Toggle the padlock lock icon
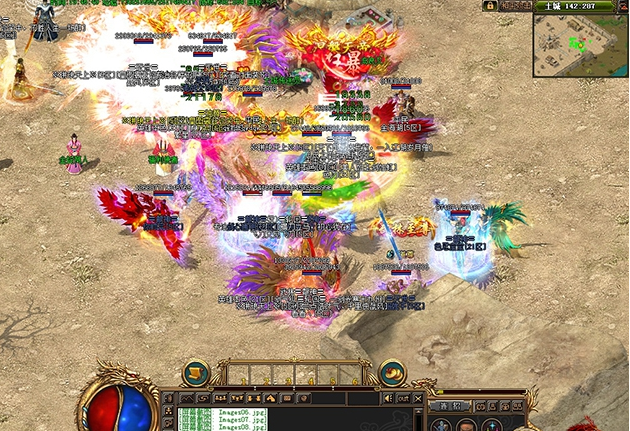 pos(490,6)
